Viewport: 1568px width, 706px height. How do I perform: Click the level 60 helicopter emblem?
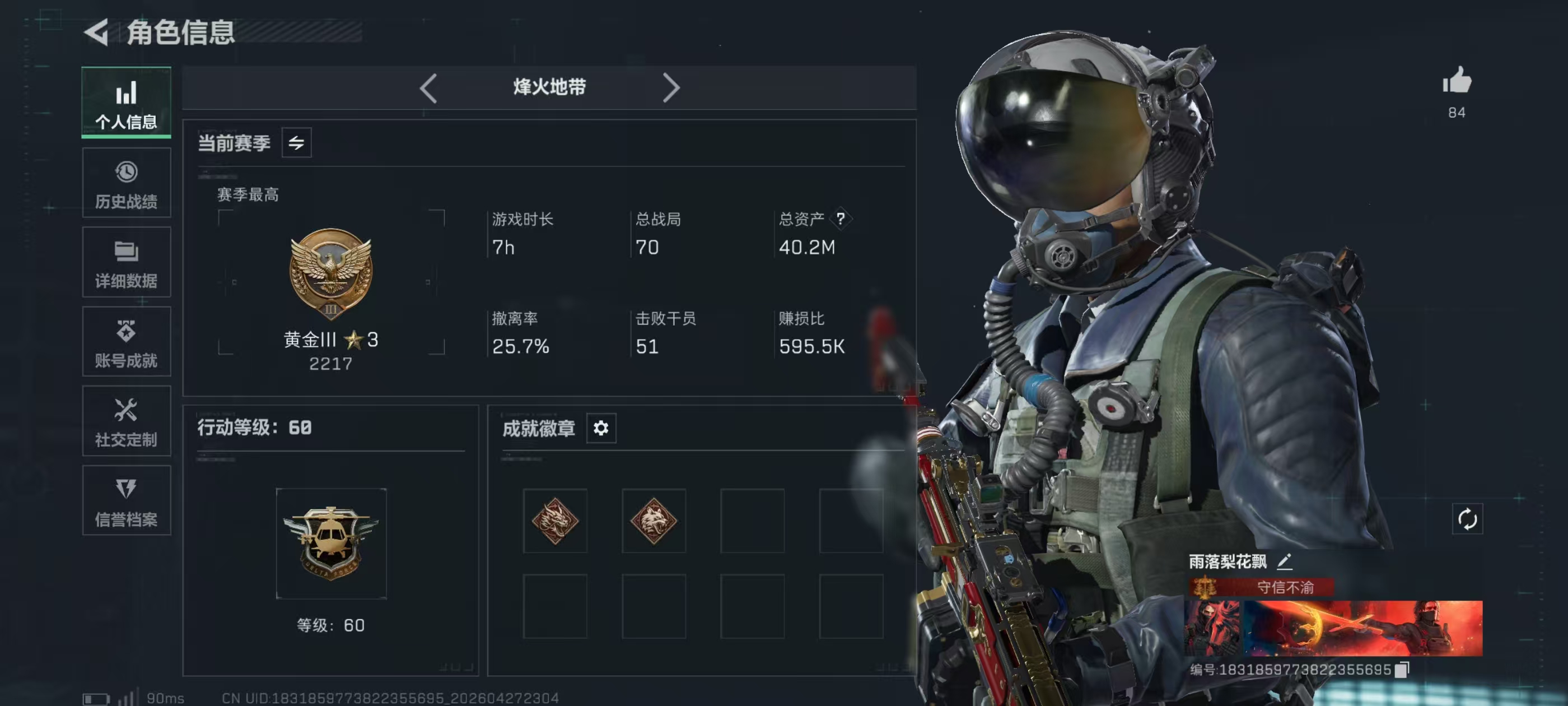pos(330,543)
